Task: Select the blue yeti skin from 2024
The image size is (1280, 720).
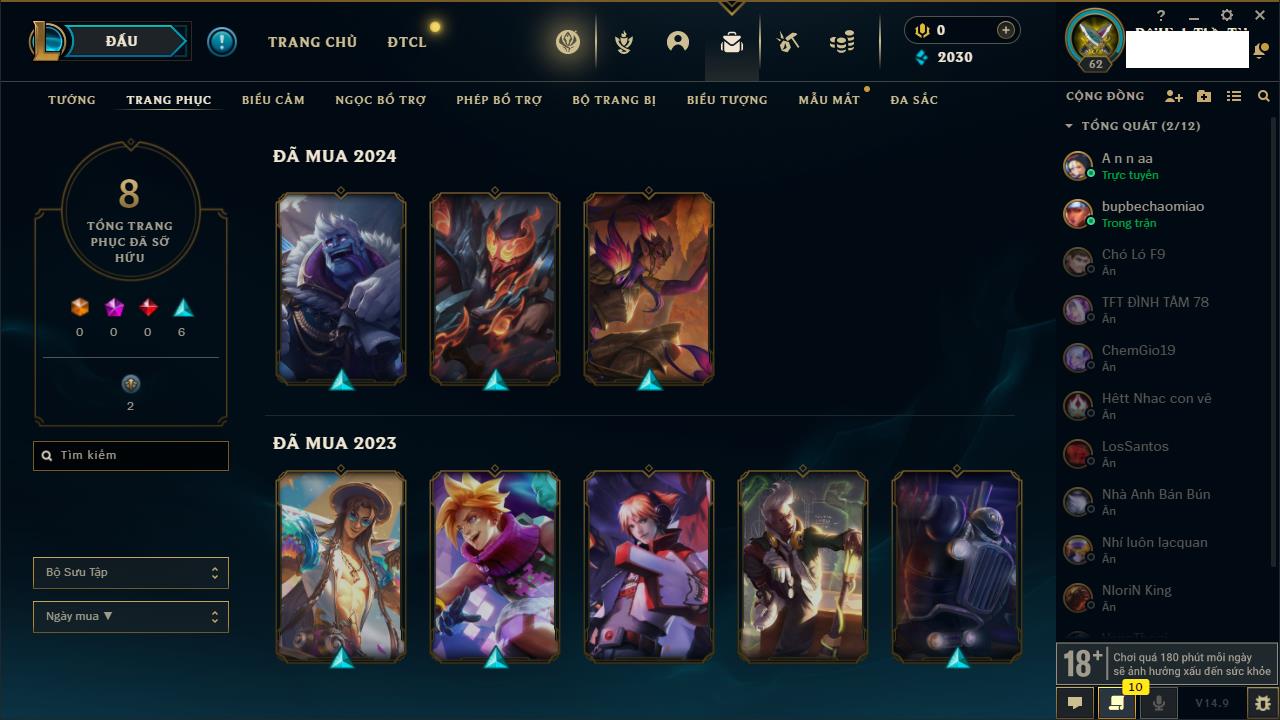Action: point(341,288)
